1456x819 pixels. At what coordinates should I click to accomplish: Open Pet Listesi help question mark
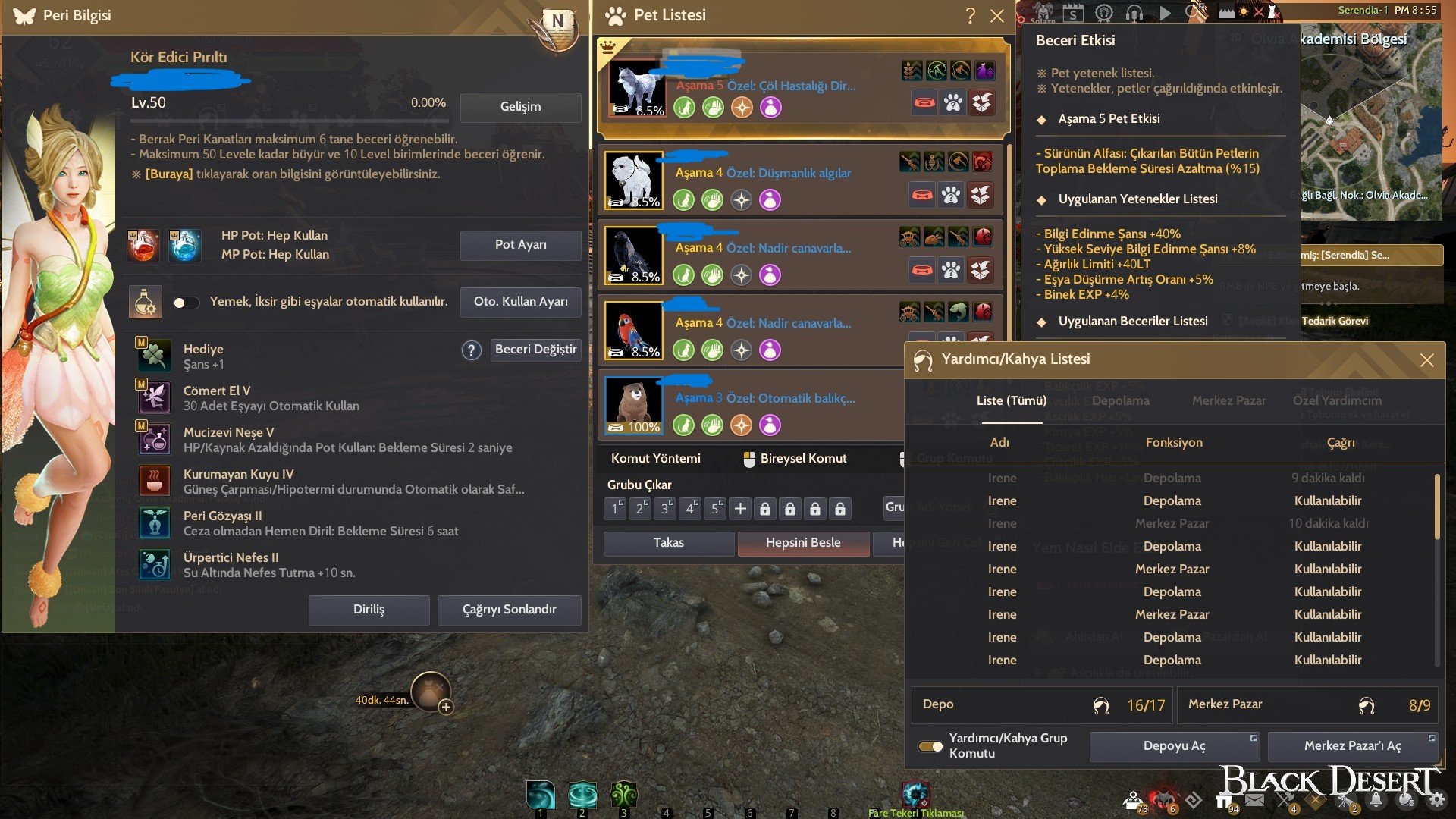[970, 16]
